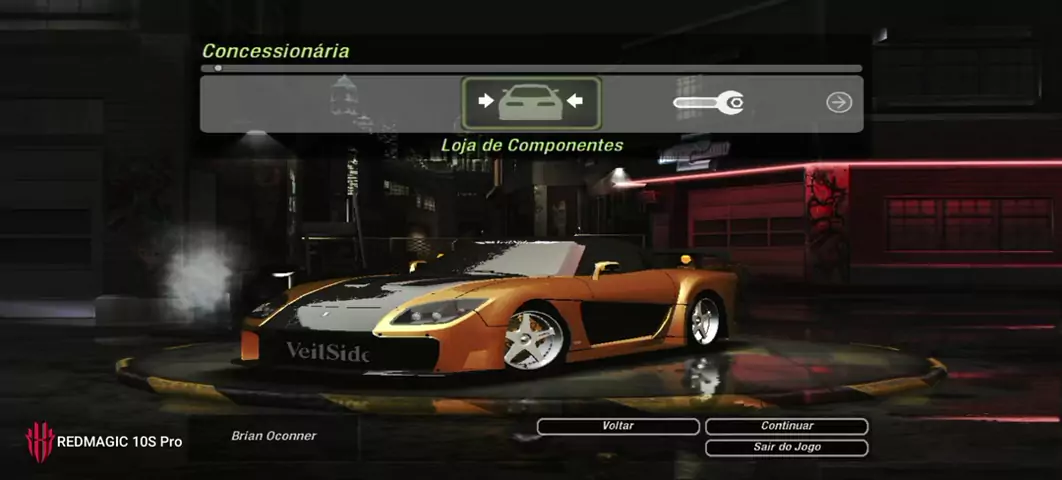Image resolution: width=1062 pixels, height=480 pixels.
Task: Go back with the Voltar button
Action: coord(618,427)
